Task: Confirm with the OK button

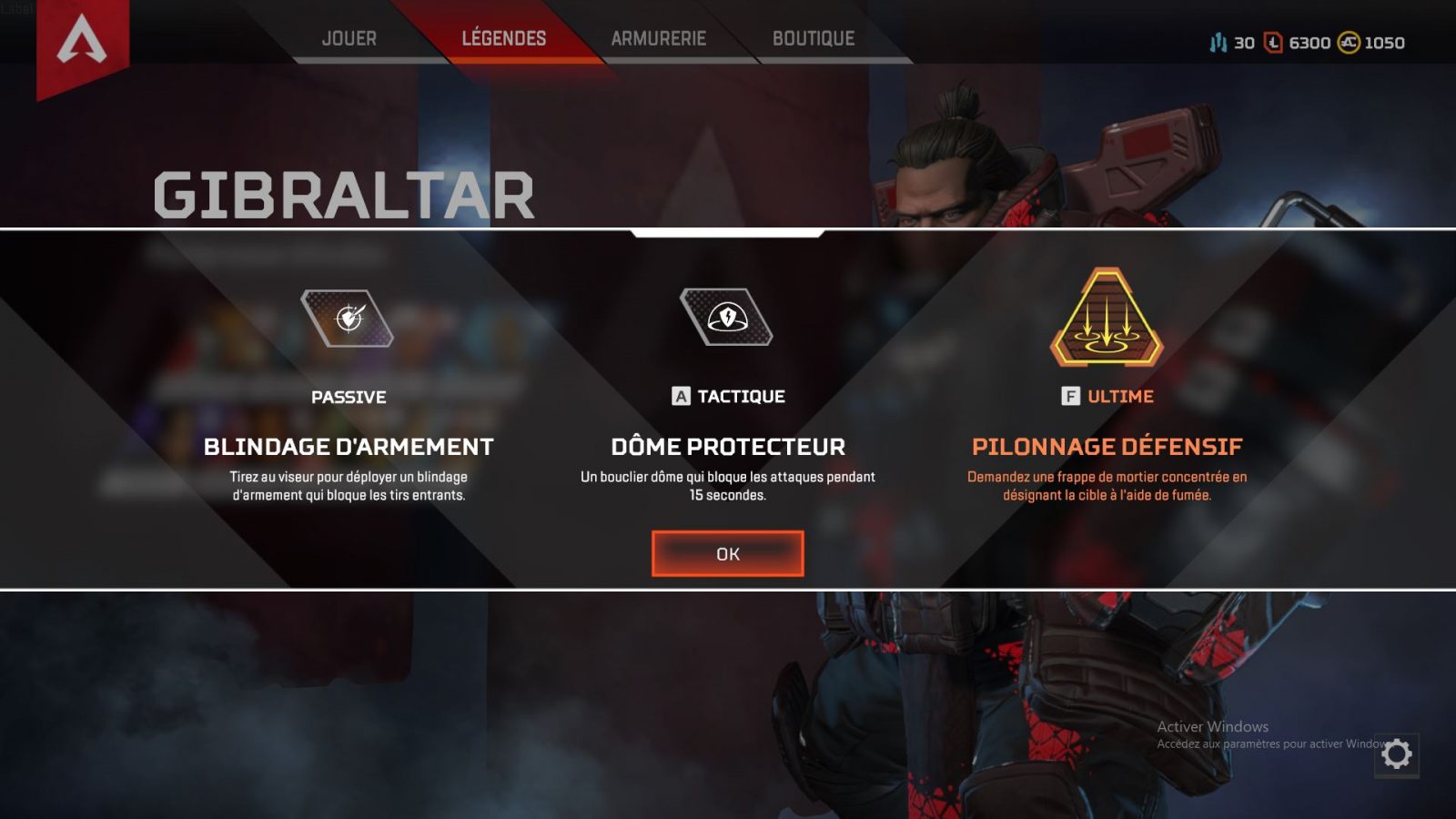Action: (x=727, y=553)
